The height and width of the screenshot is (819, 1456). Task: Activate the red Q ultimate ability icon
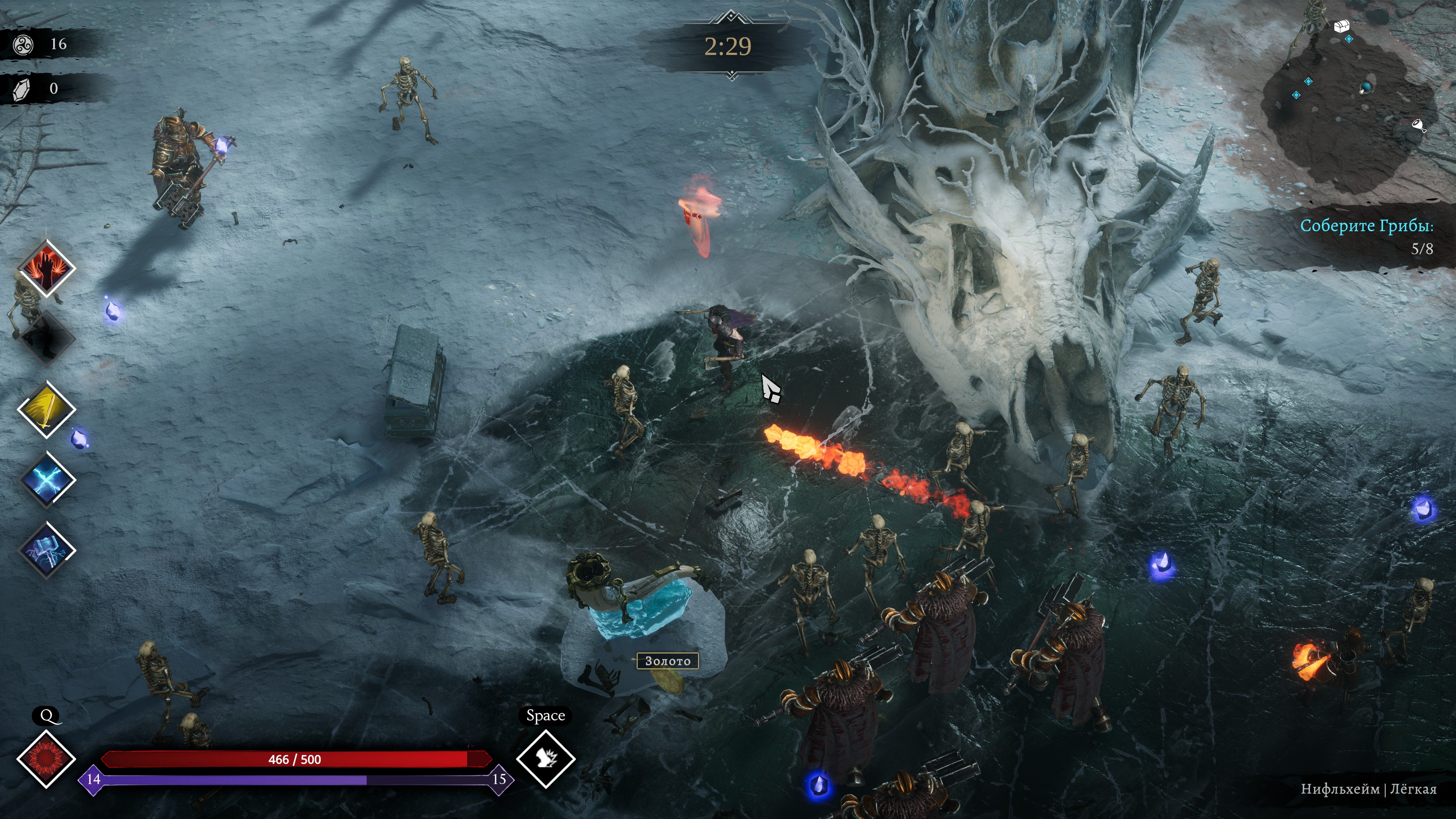coord(46,758)
